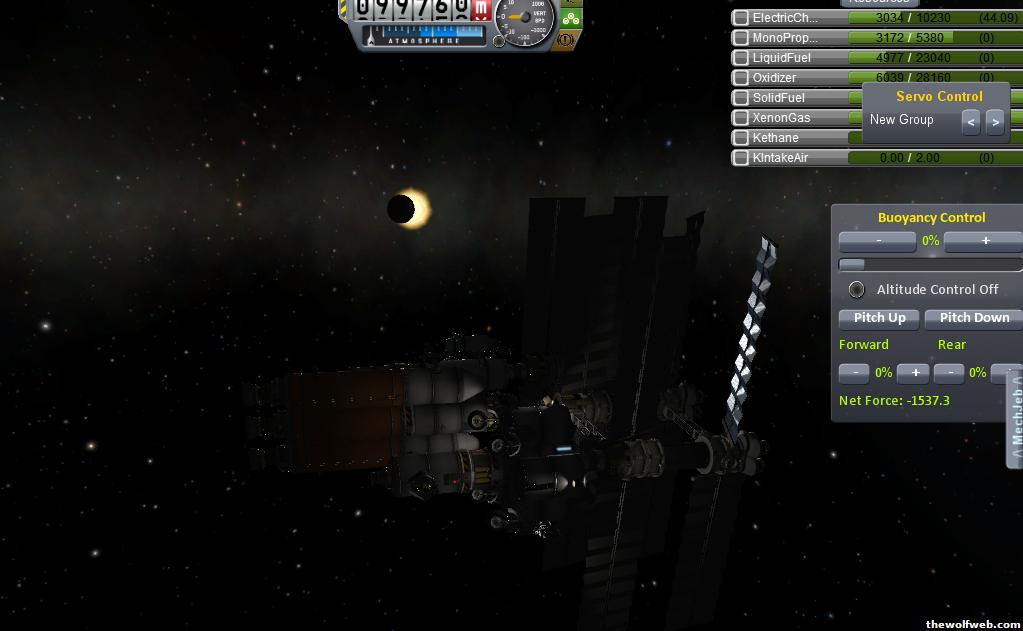This screenshot has width=1023, height=631.
Task: Tick the MonoPropellant resource checkbox
Action: [x=741, y=38]
